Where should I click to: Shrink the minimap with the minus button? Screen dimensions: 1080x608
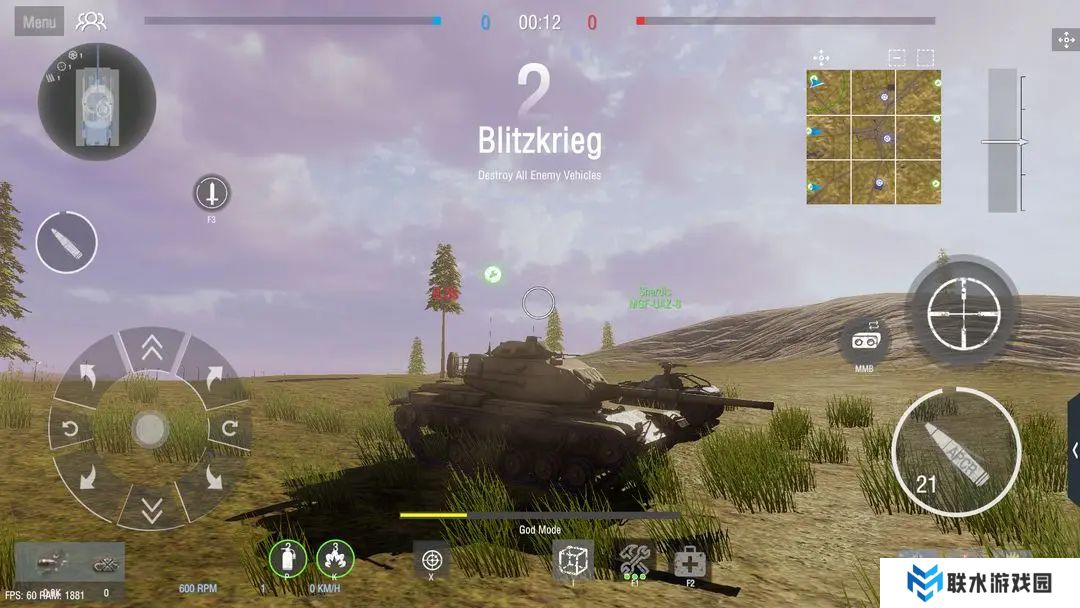click(x=896, y=58)
